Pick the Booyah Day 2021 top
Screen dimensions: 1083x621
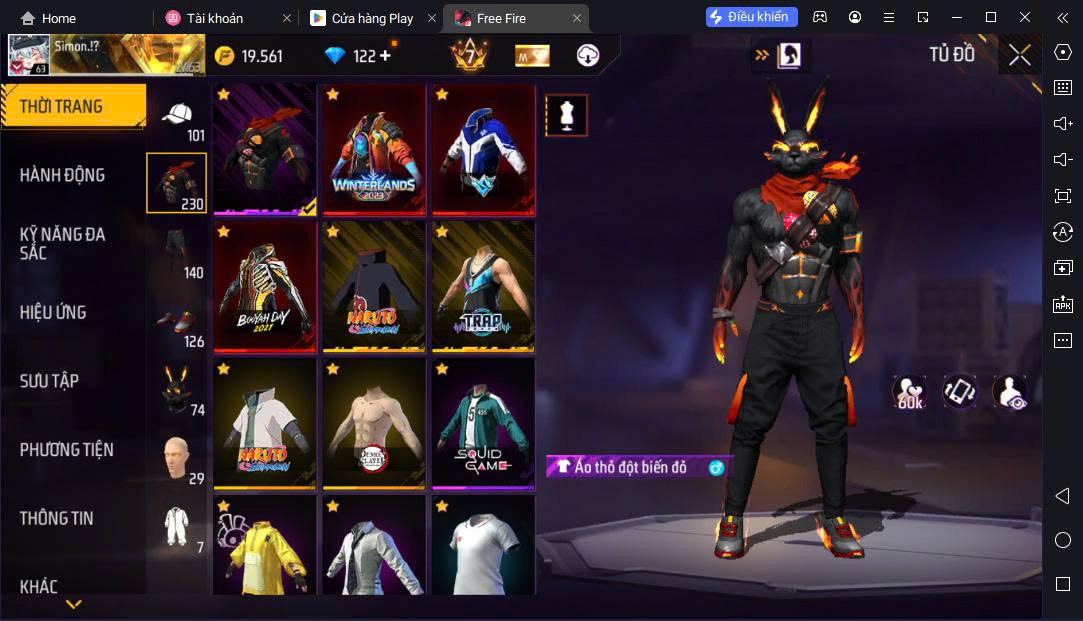click(x=264, y=286)
